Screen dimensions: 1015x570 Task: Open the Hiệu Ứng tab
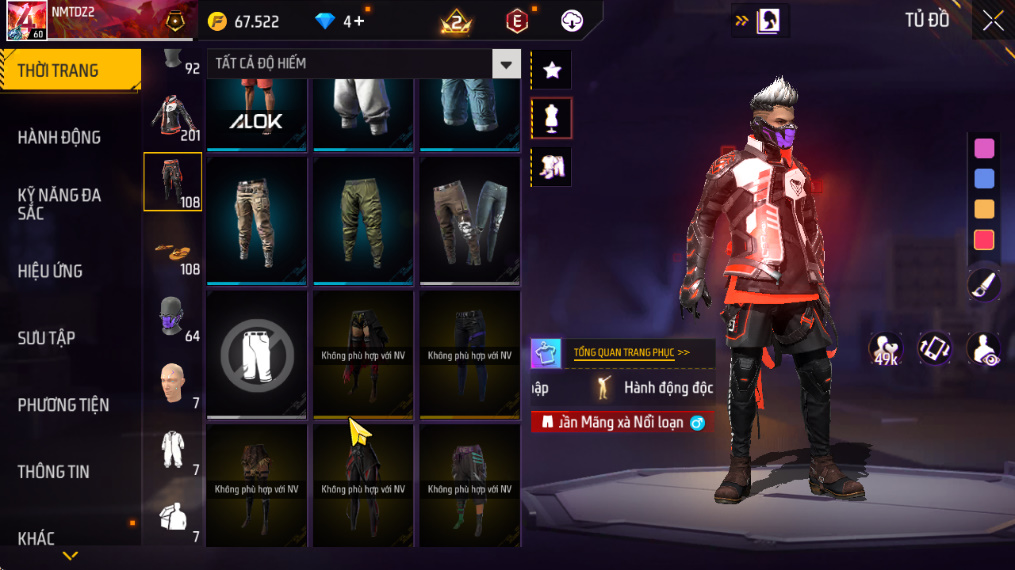pos(50,271)
